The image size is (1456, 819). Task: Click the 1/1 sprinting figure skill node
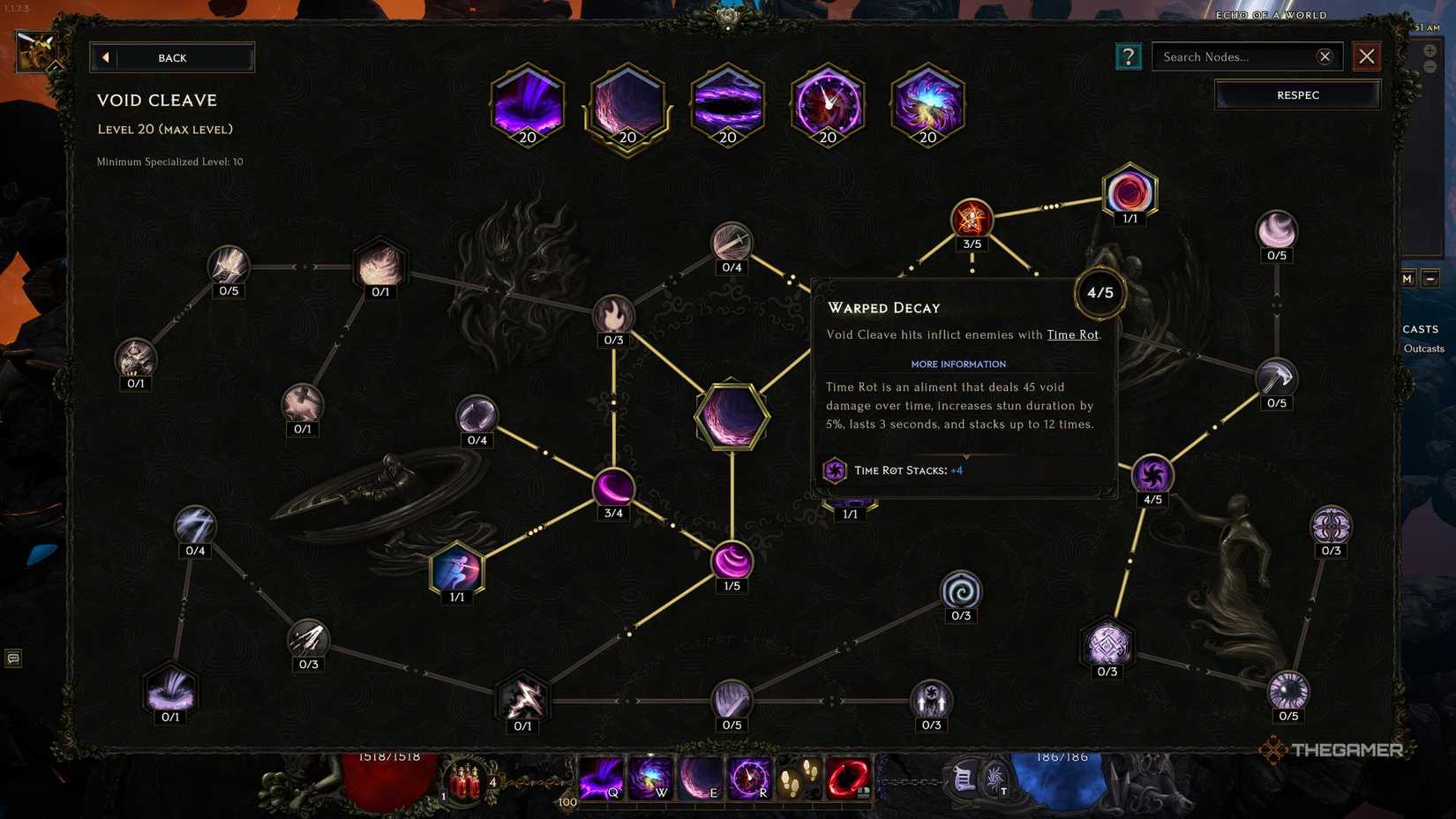click(x=455, y=571)
